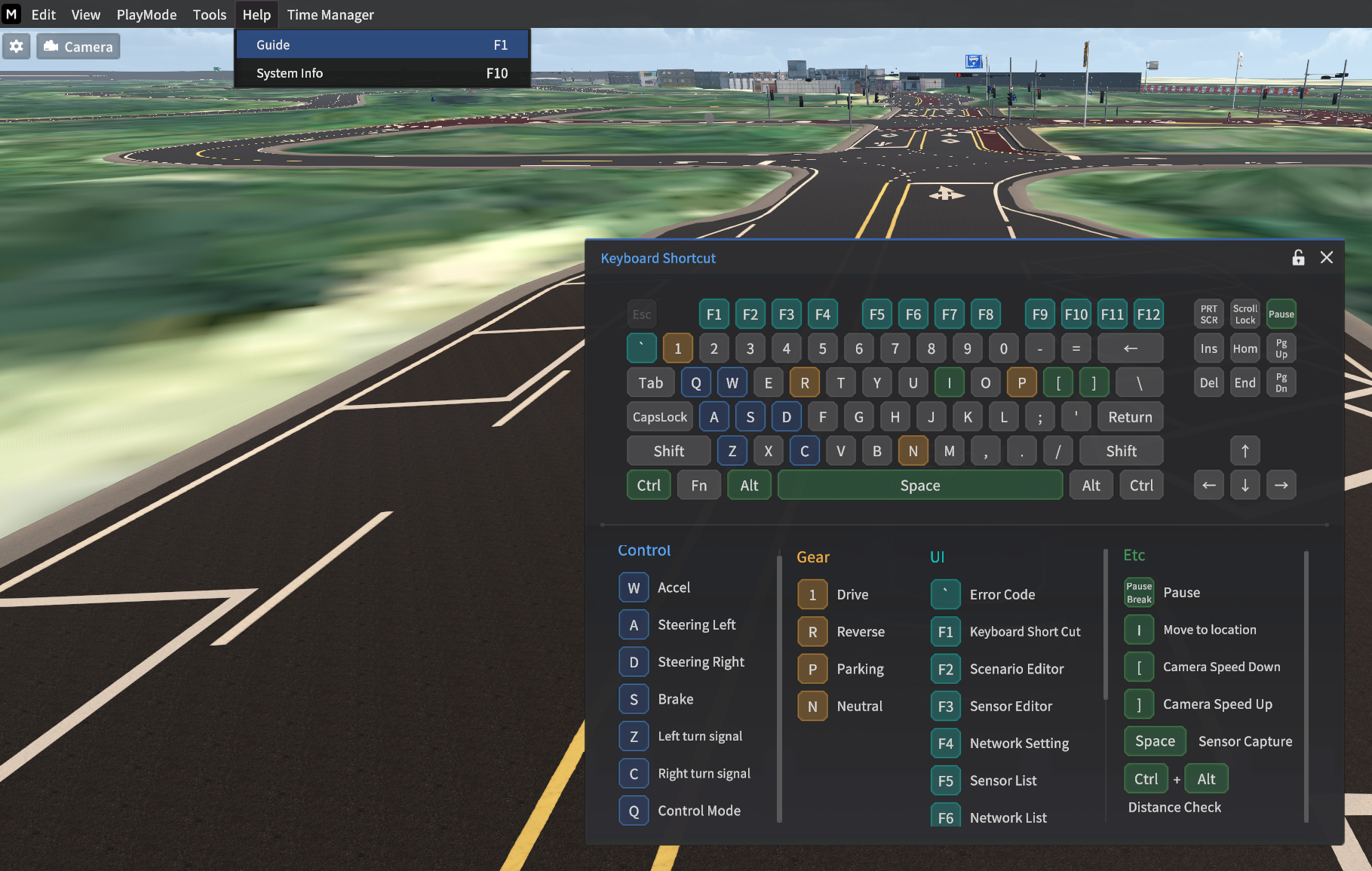This screenshot has width=1372, height=871.
Task: Click the F3 Sensor Editor shortcut key
Action: click(945, 706)
